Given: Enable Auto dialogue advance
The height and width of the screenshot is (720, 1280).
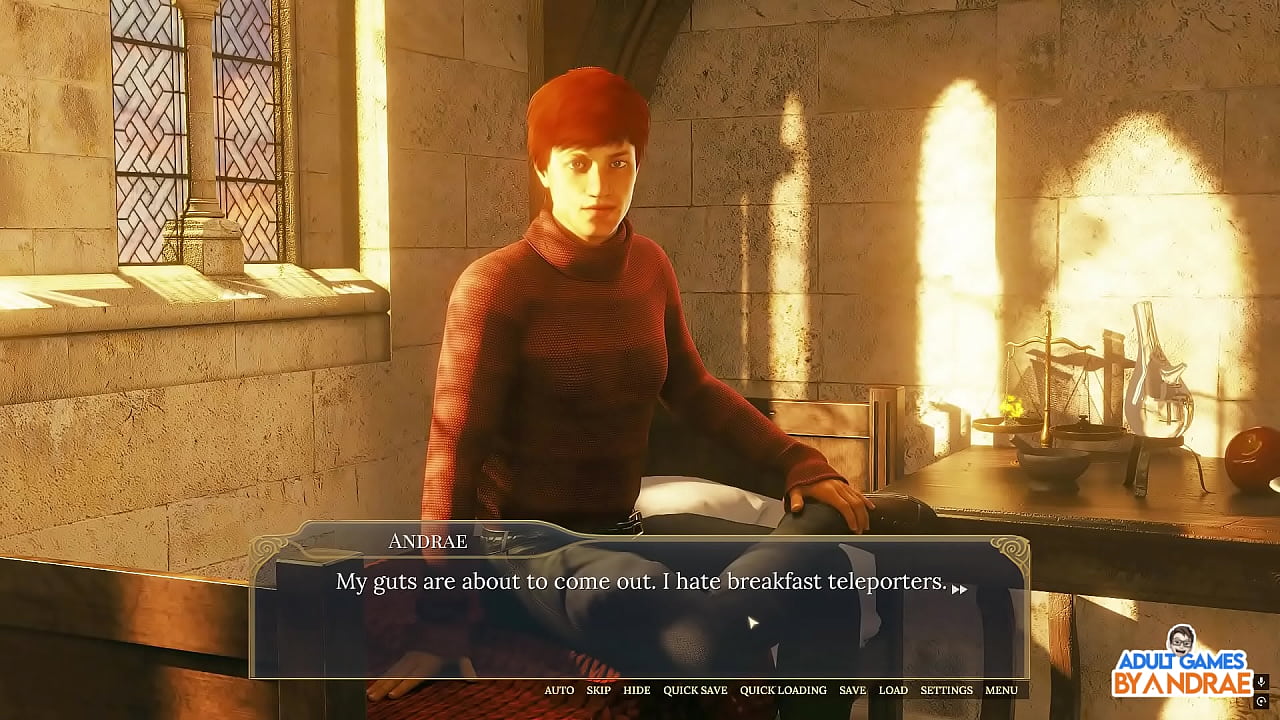Looking at the screenshot, I should click(559, 690).
